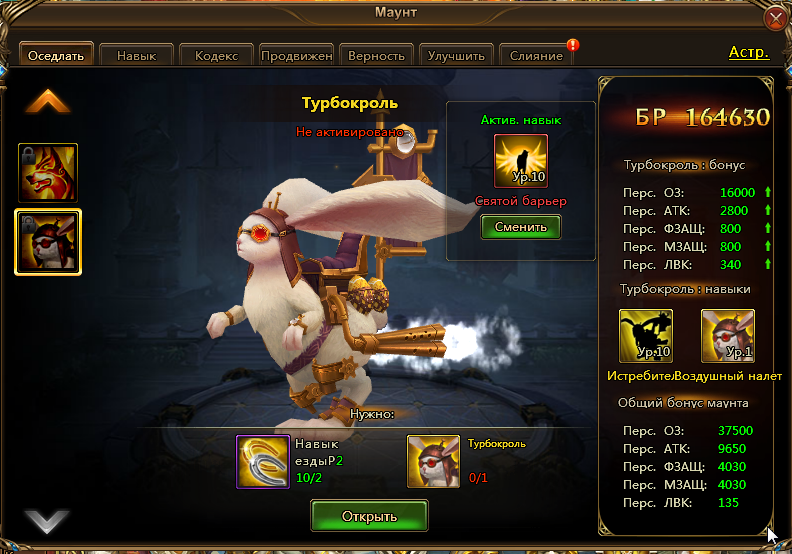
Task: Click the Навык езды horseshoe item icon
Action: click(x=263, y=461)
